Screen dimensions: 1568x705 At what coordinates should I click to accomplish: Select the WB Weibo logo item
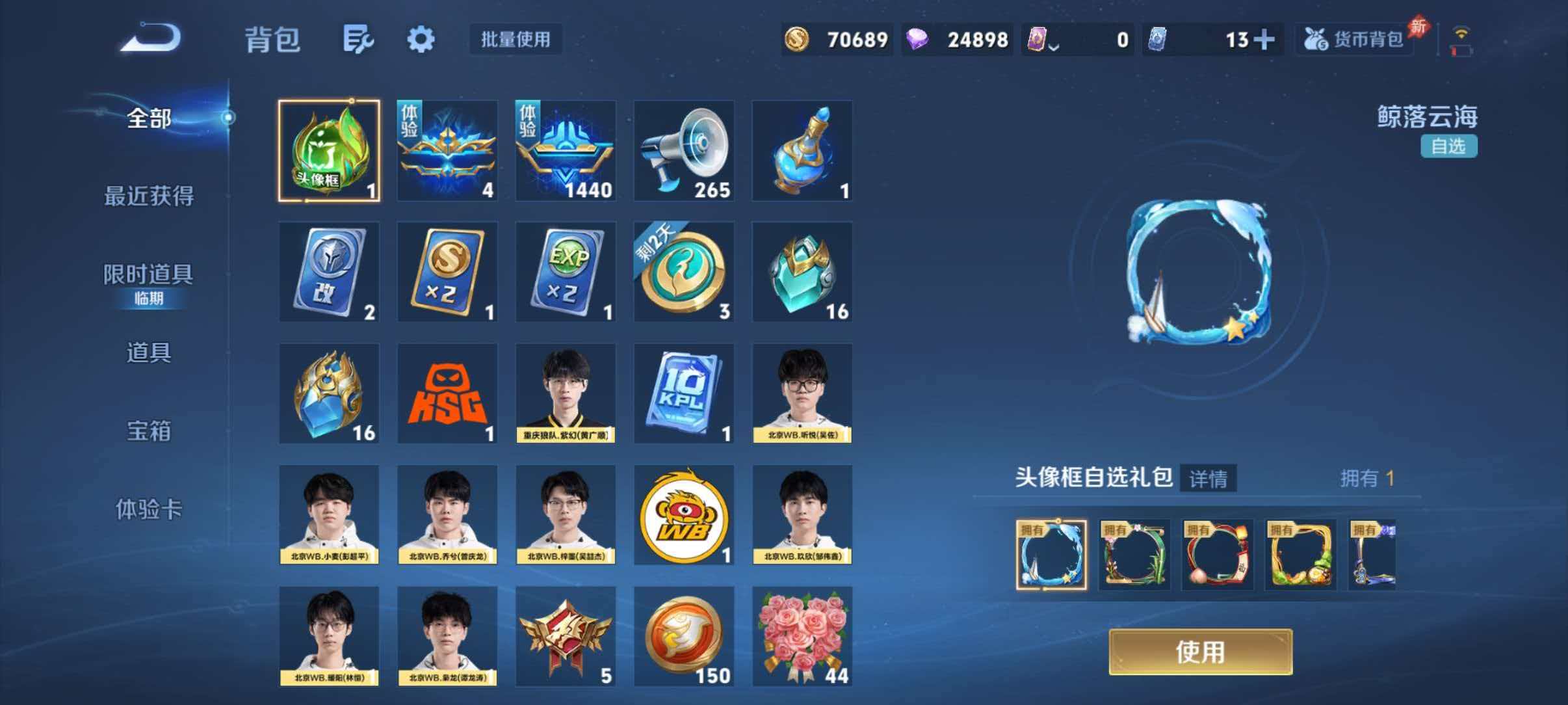[684, 514]
